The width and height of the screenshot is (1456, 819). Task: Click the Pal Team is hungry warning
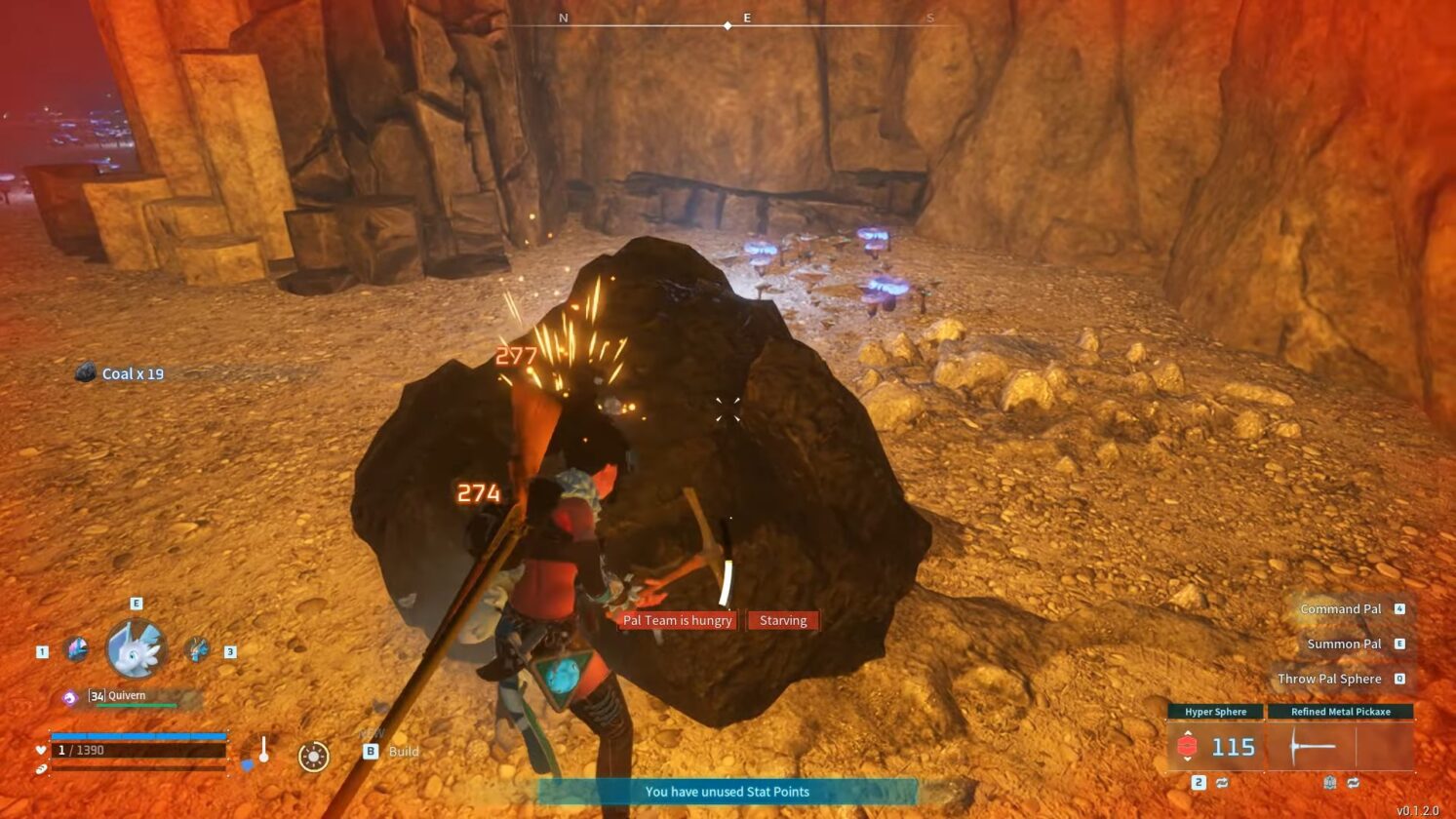pyautogui.click(x=677, y=620)
